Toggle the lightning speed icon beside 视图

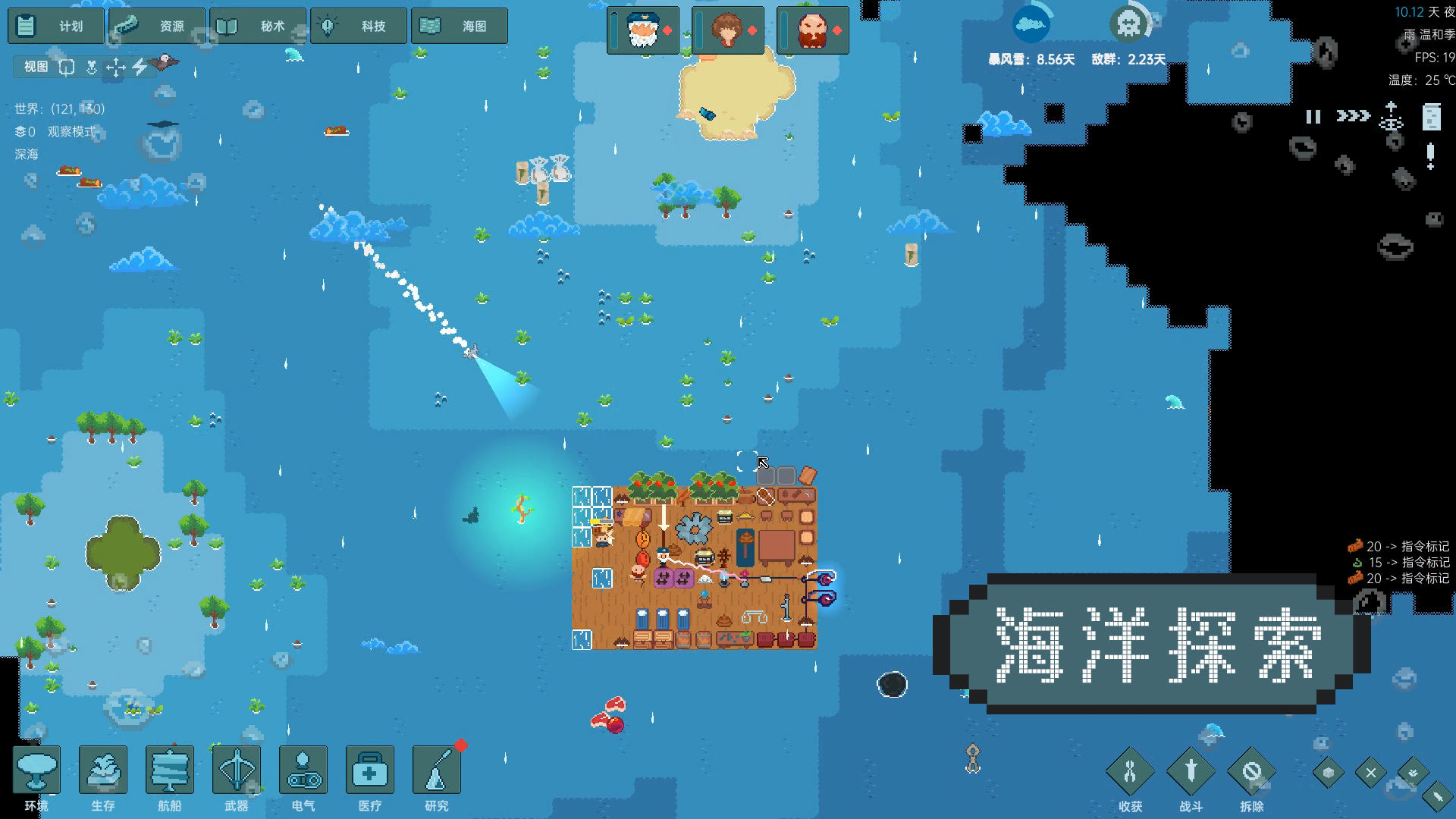point(140,67)
